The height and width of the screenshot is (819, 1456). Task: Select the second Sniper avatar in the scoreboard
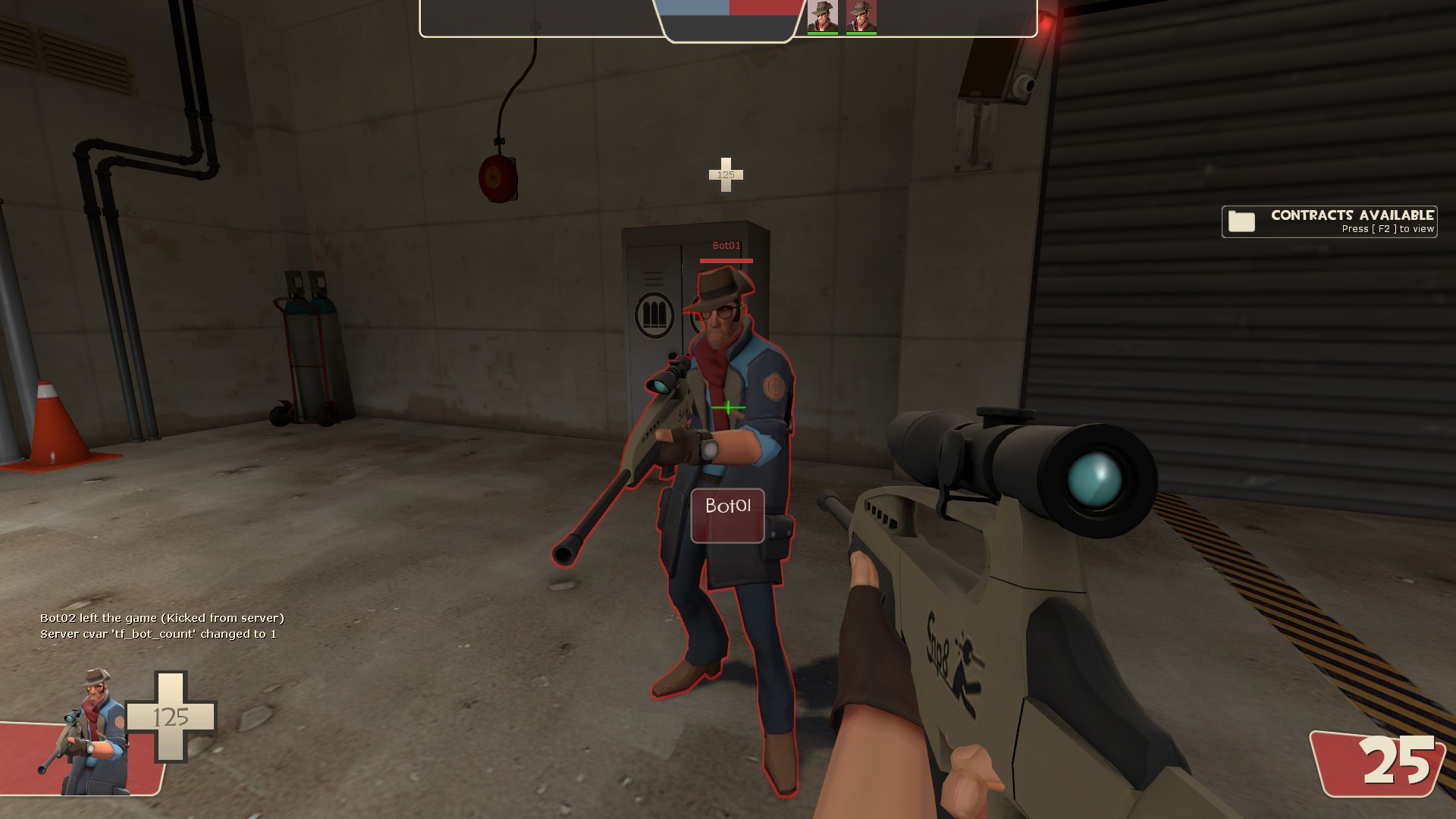[862, 17]
